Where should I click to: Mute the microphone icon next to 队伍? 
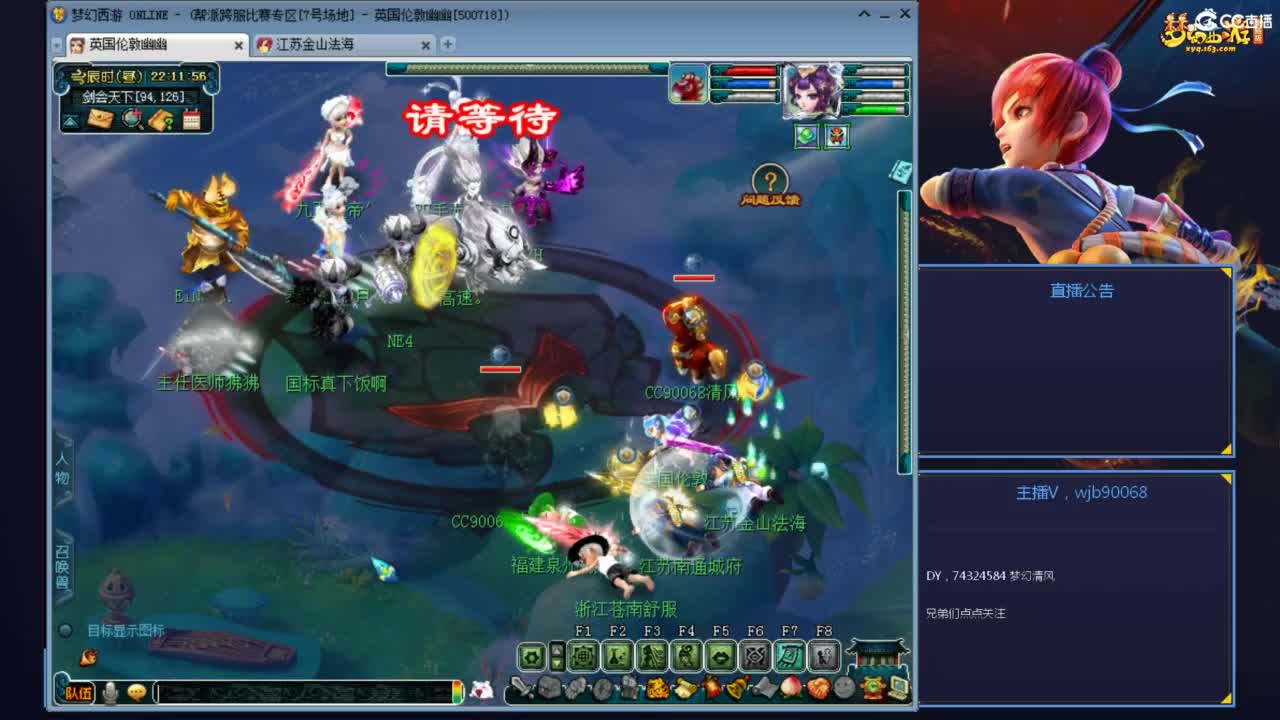(108, 691)
